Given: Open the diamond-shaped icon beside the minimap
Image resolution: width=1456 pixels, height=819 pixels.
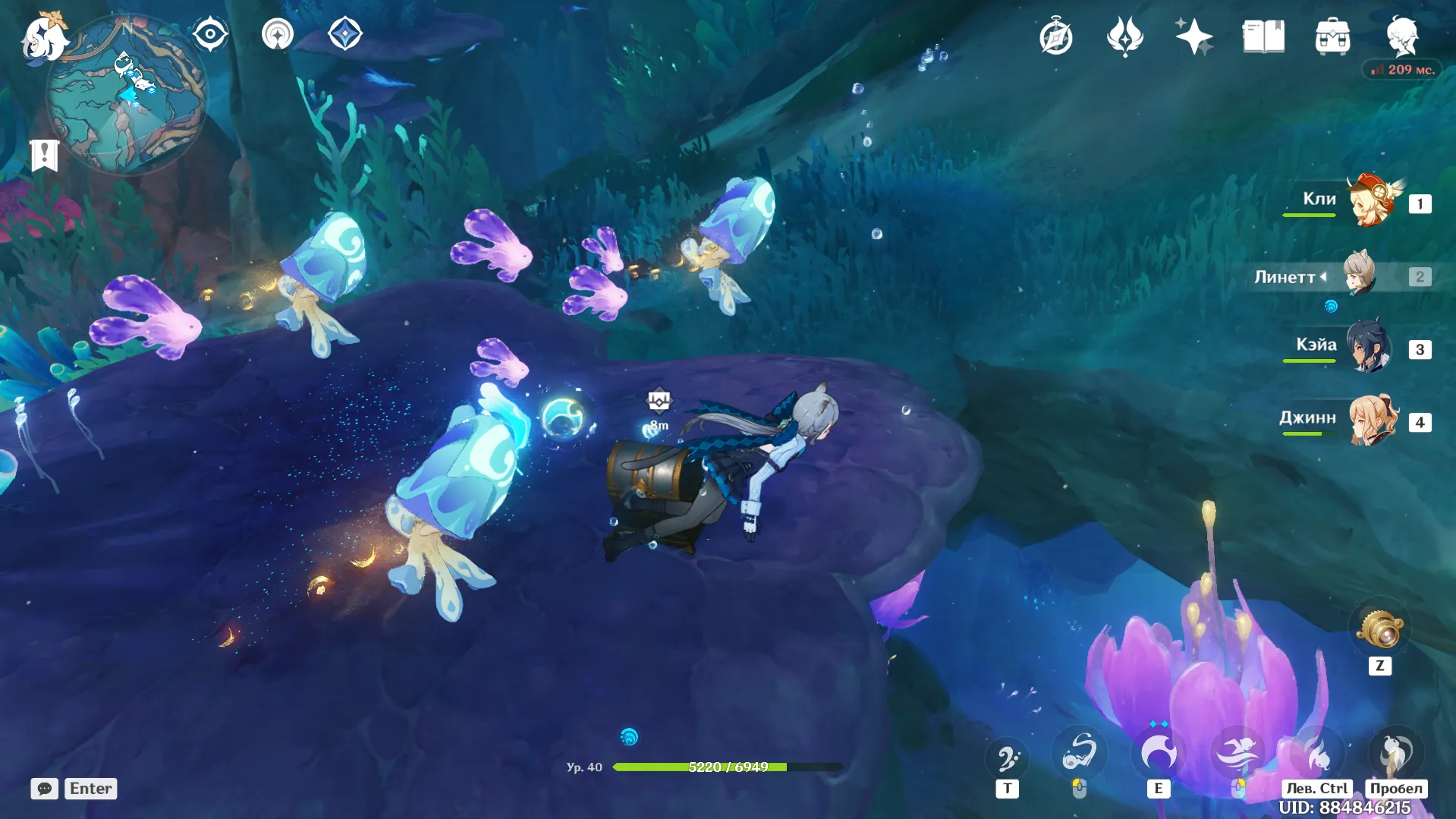Looking at the screenshot, I should click(x=344, y=34).
